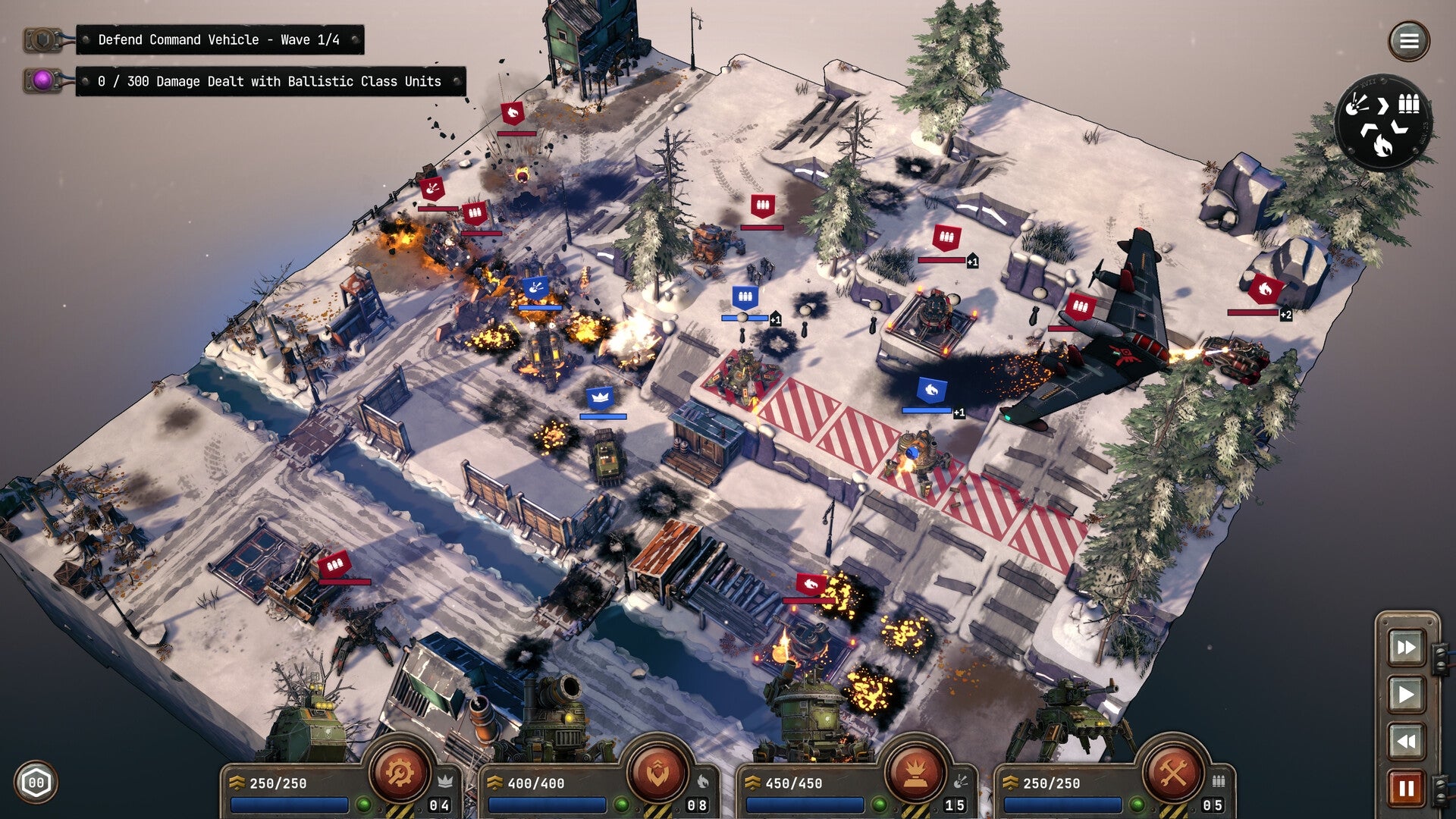Click the ballistic bullets icon on the class dial
Image resolution: width=1456 pixels, height=819 pixels.
[1409, 104]
